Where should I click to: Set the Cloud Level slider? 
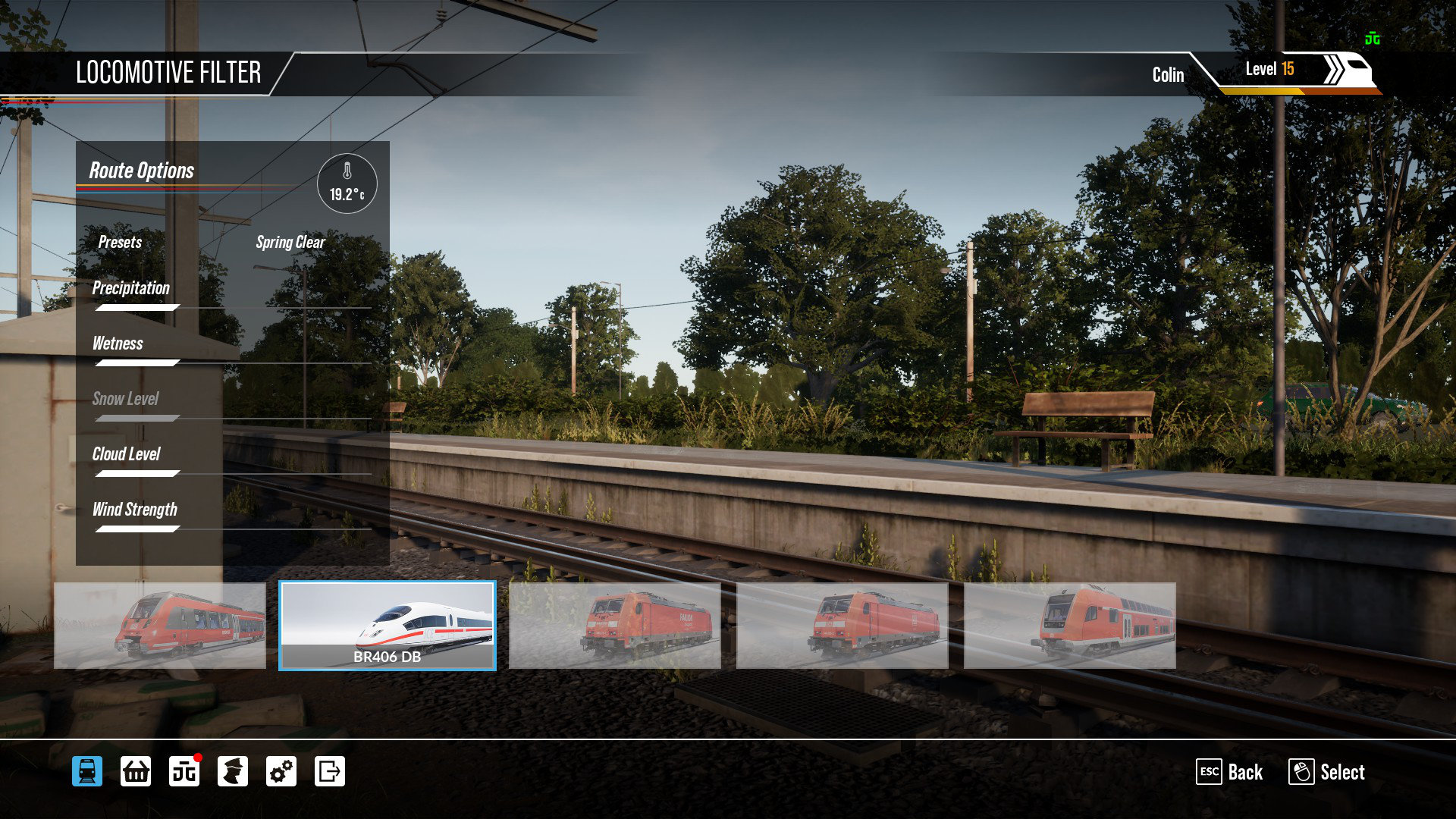click(138, 474)
